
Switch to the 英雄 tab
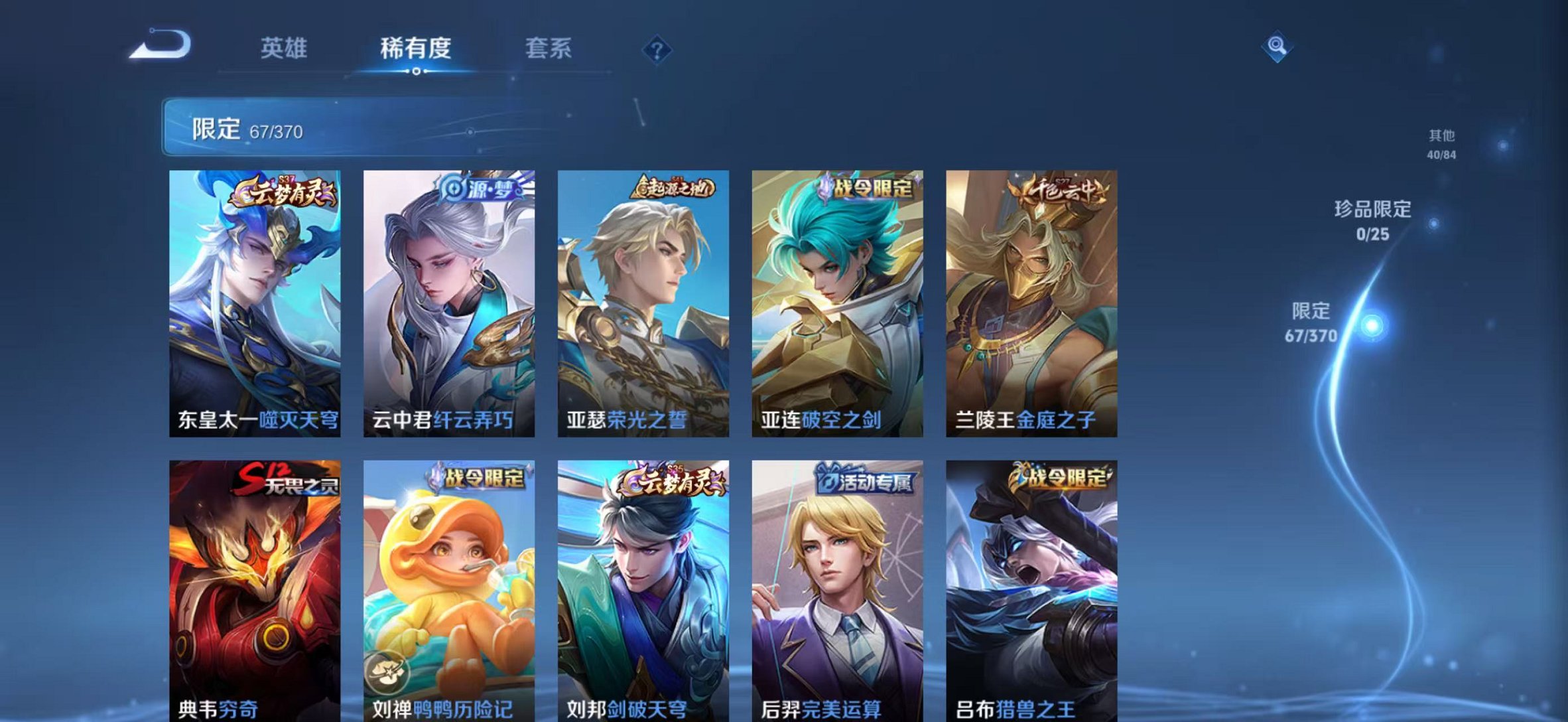coord(285,48)
